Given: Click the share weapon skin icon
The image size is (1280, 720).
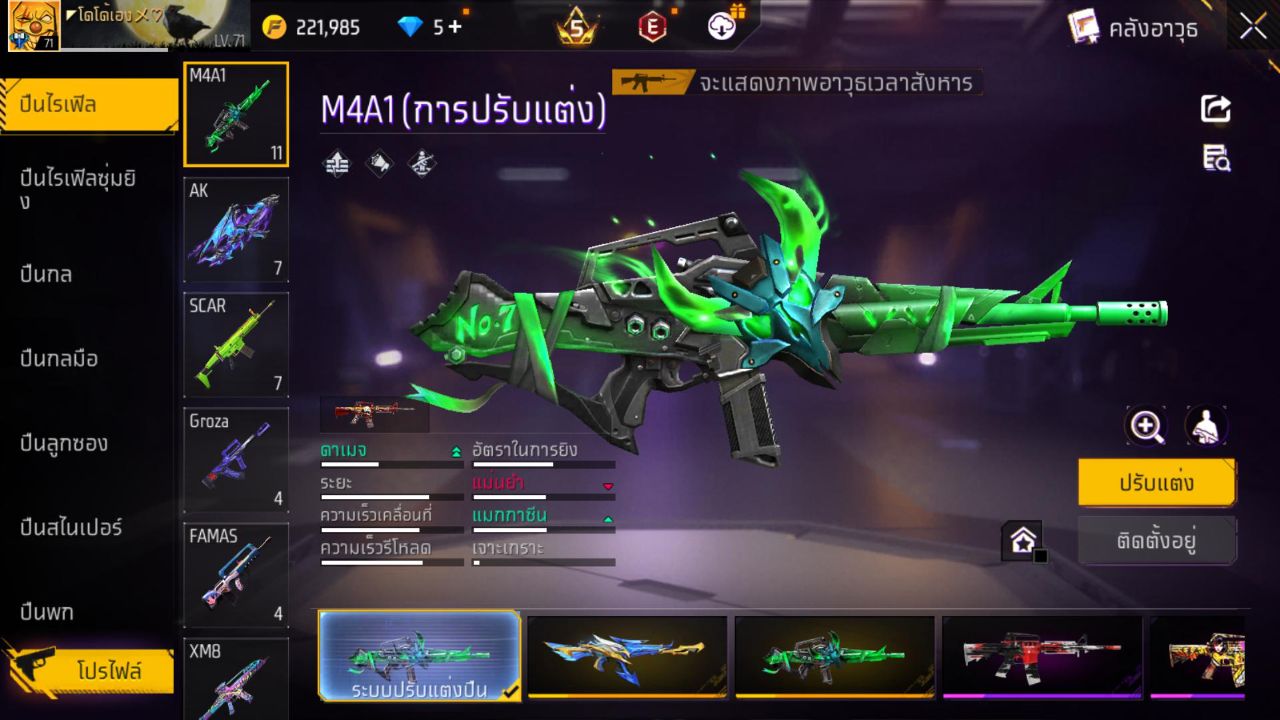Looking at the screenshot, I should click(1214, 109).
